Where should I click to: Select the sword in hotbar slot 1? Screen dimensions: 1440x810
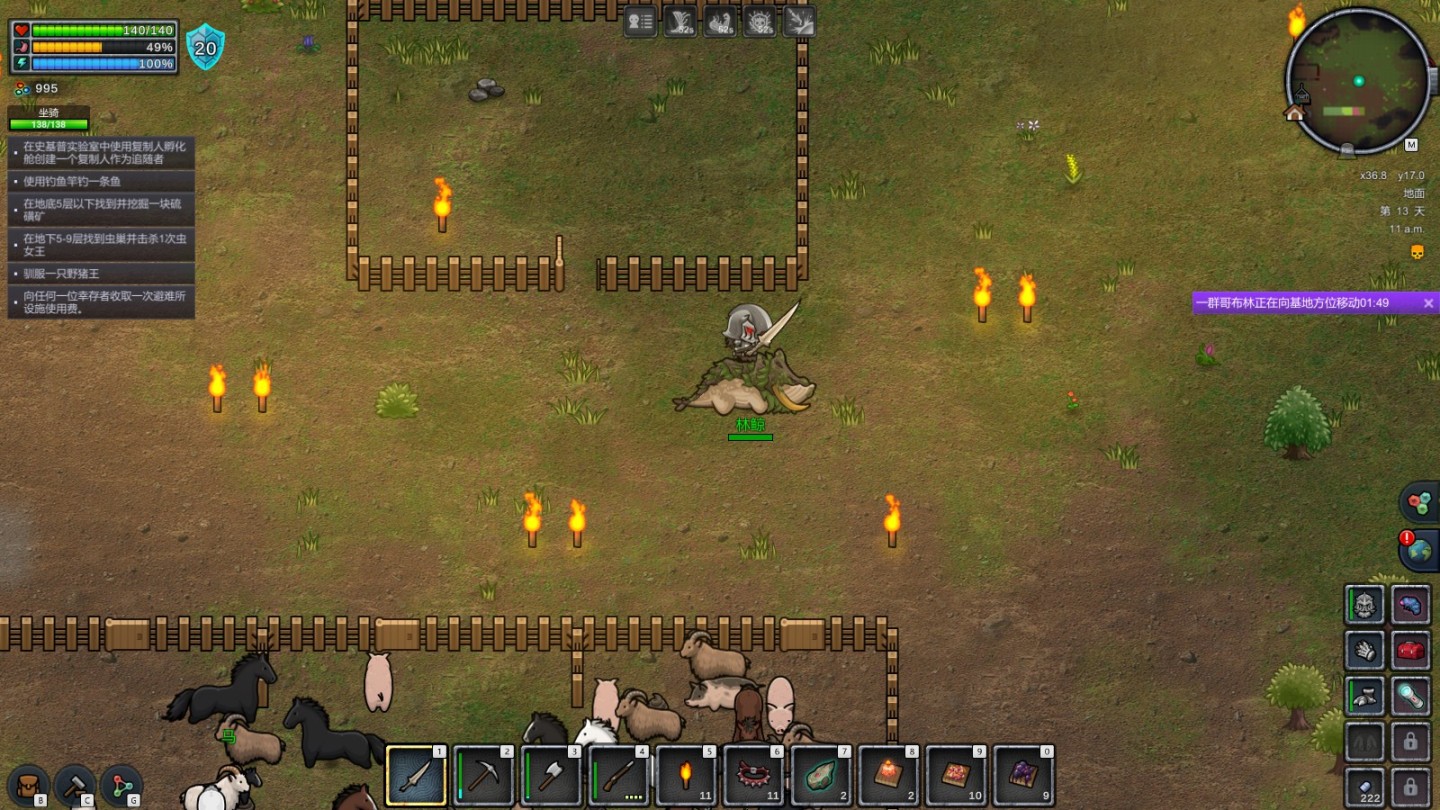click(416, 776)
